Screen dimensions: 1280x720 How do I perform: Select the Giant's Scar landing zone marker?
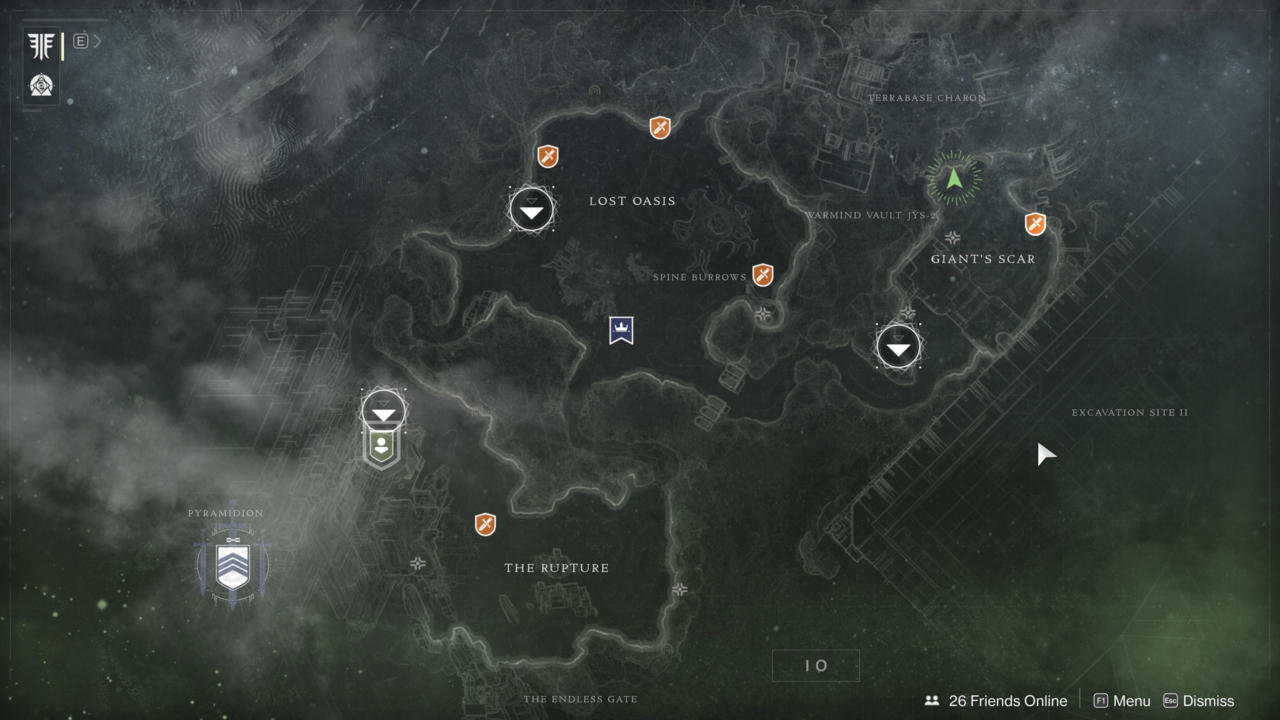[898, 347]
